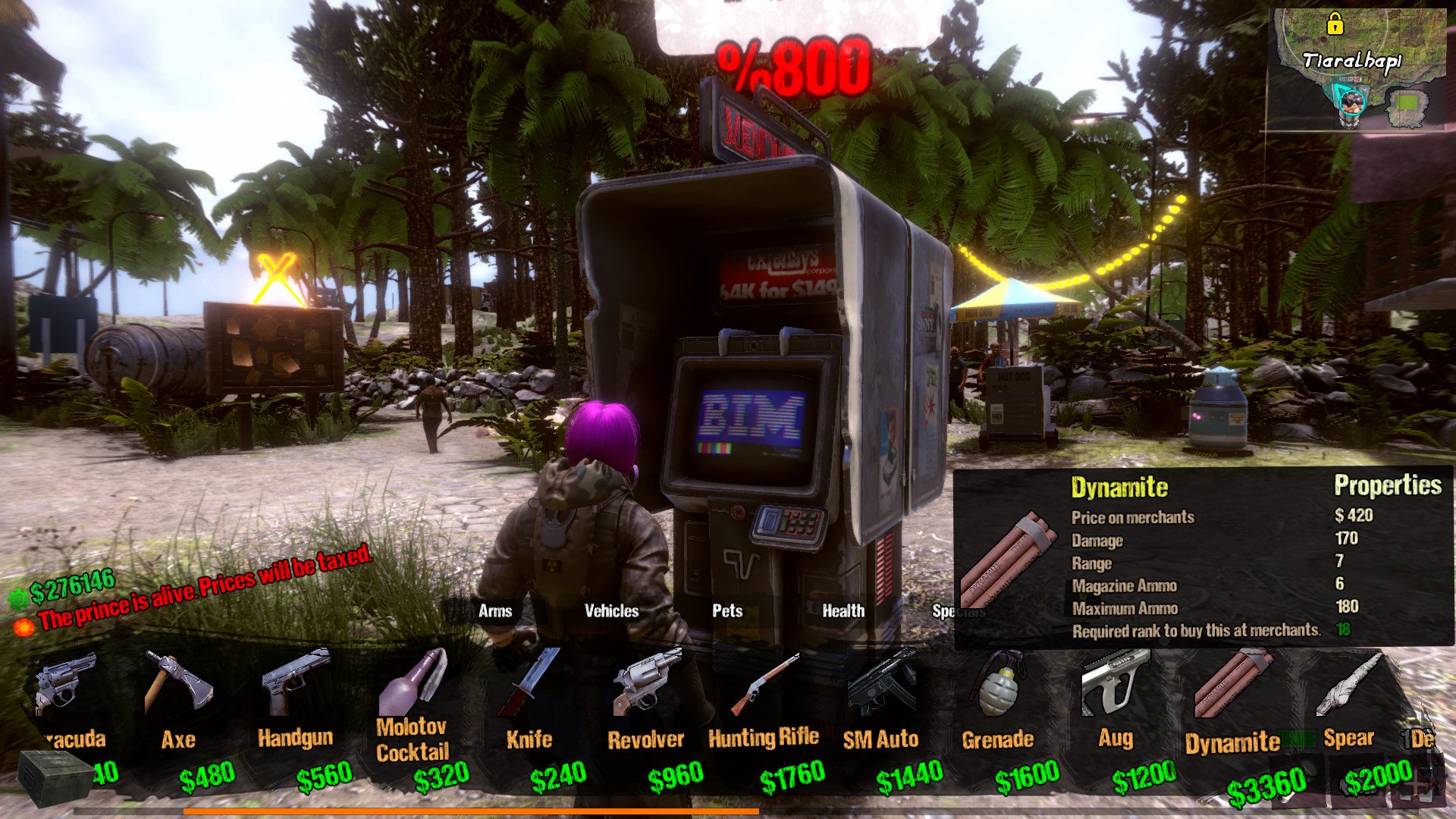Show the Health items tab
This screenshot has width=1456, height=819.
tap(843, 611)
